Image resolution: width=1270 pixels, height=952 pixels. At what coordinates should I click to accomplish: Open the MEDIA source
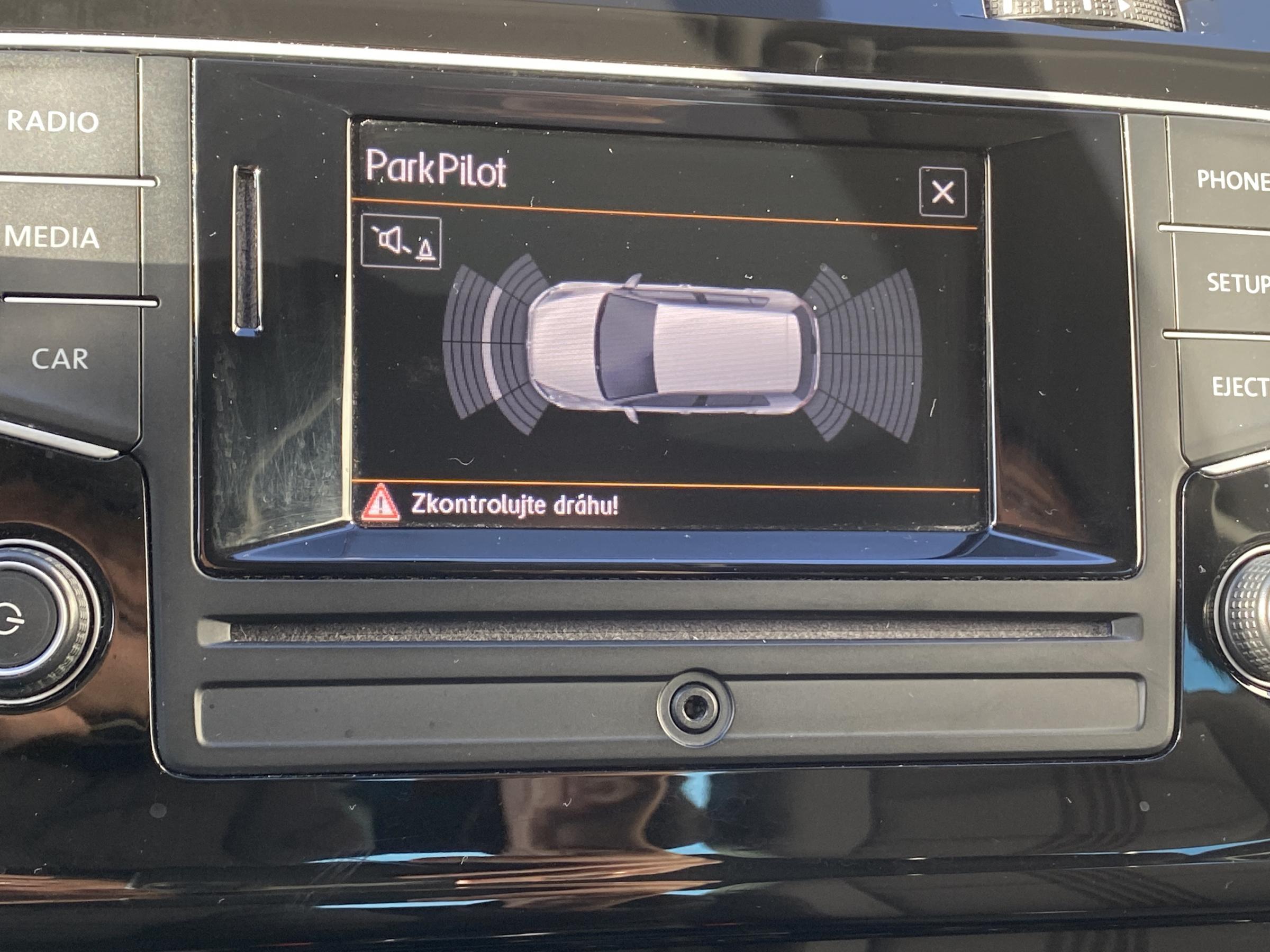coord(53,237)
